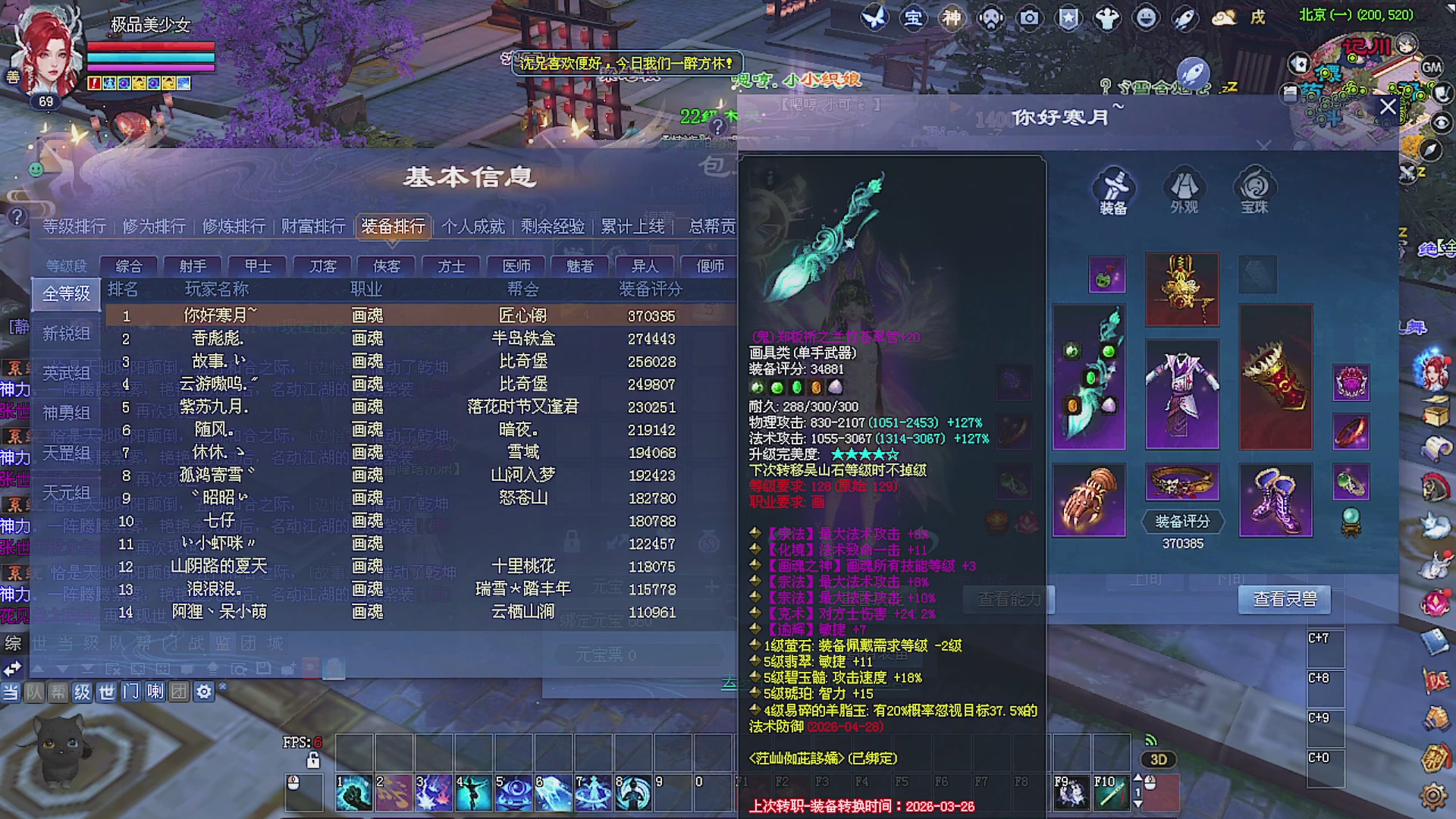This screenshot has width=1456, height=819.
Task: Open the 等级段 level range selector
Action: coord(65,265)
